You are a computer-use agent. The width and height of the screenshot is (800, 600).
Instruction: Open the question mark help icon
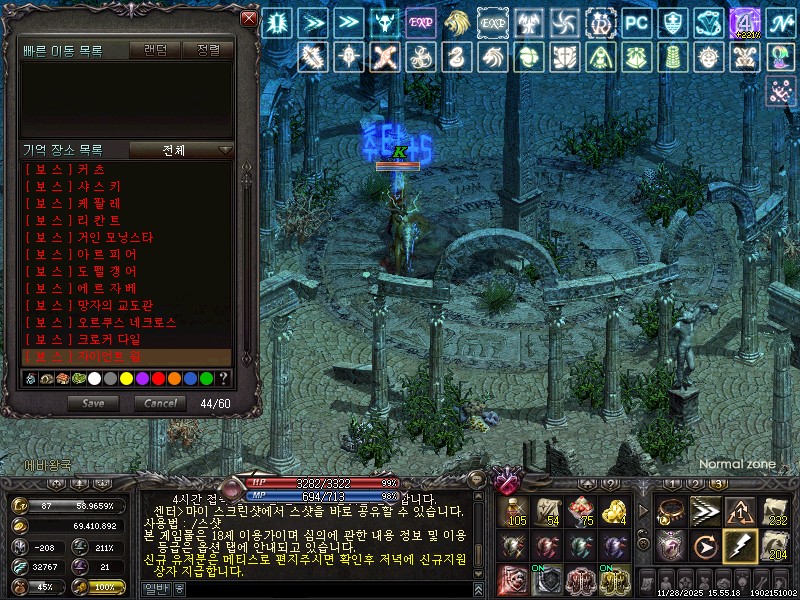(x=223, y=378)
